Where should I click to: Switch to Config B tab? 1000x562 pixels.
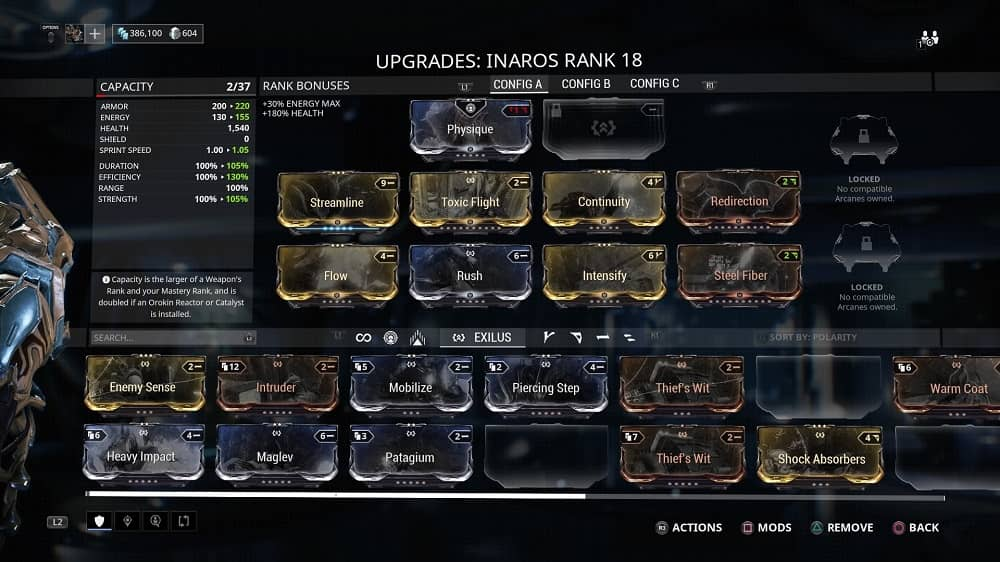(586, 84)
